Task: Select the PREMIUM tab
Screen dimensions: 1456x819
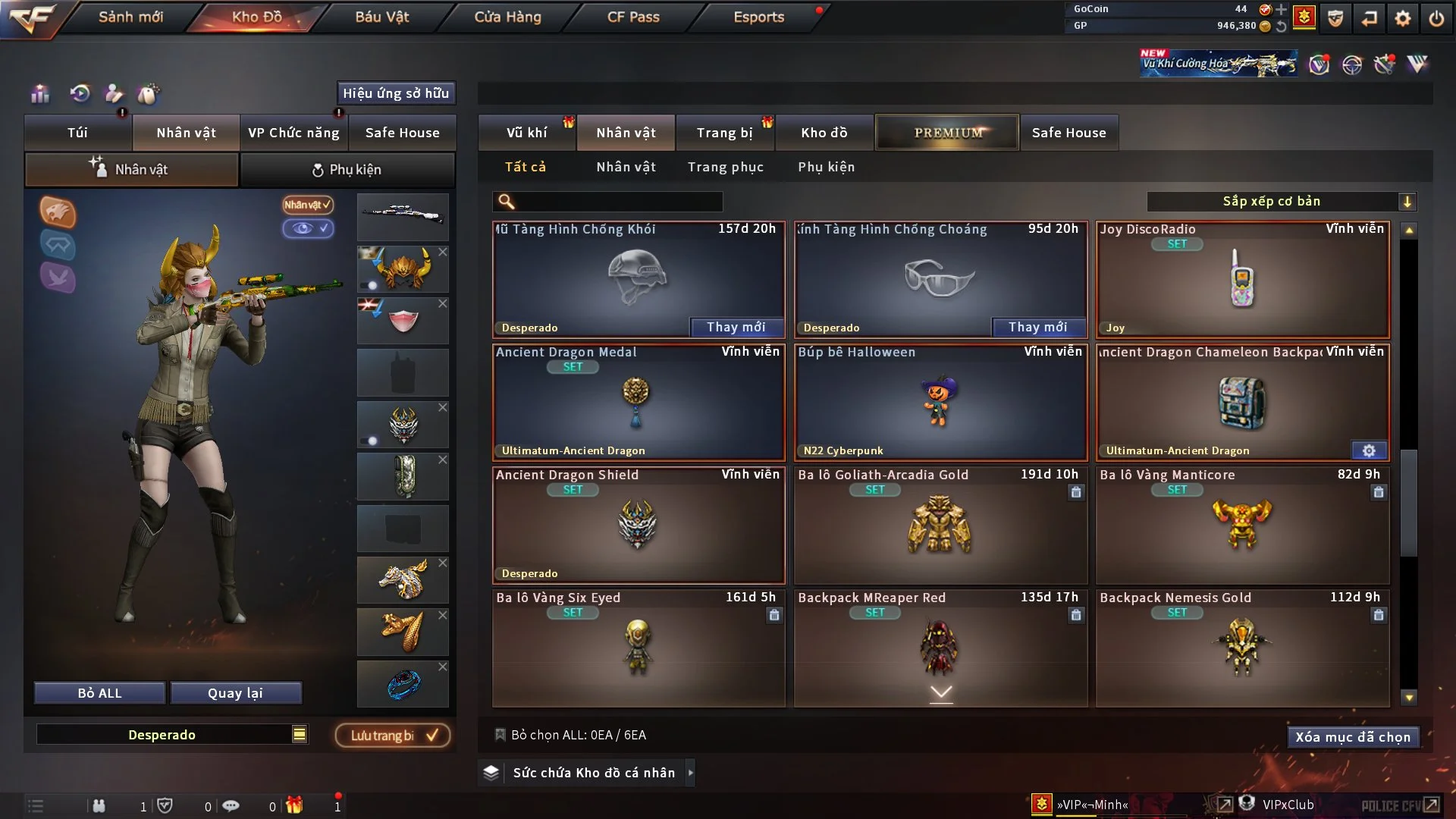Action: tap(947, 133)
